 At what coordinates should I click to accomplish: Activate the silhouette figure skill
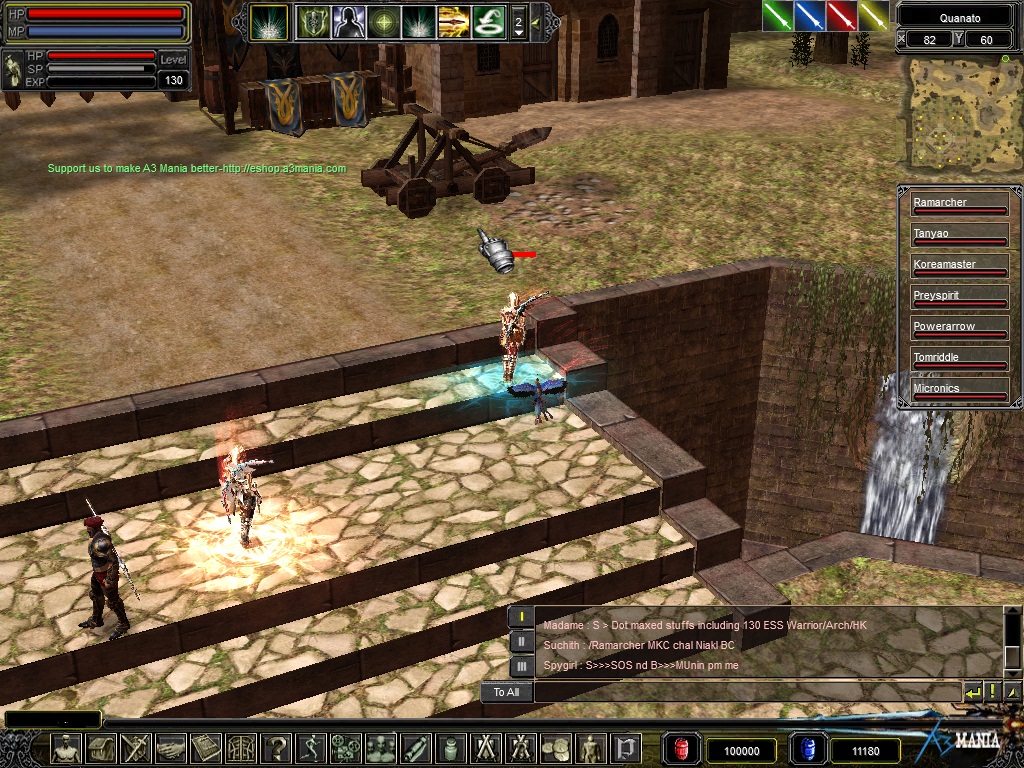[x=348, y=21]
